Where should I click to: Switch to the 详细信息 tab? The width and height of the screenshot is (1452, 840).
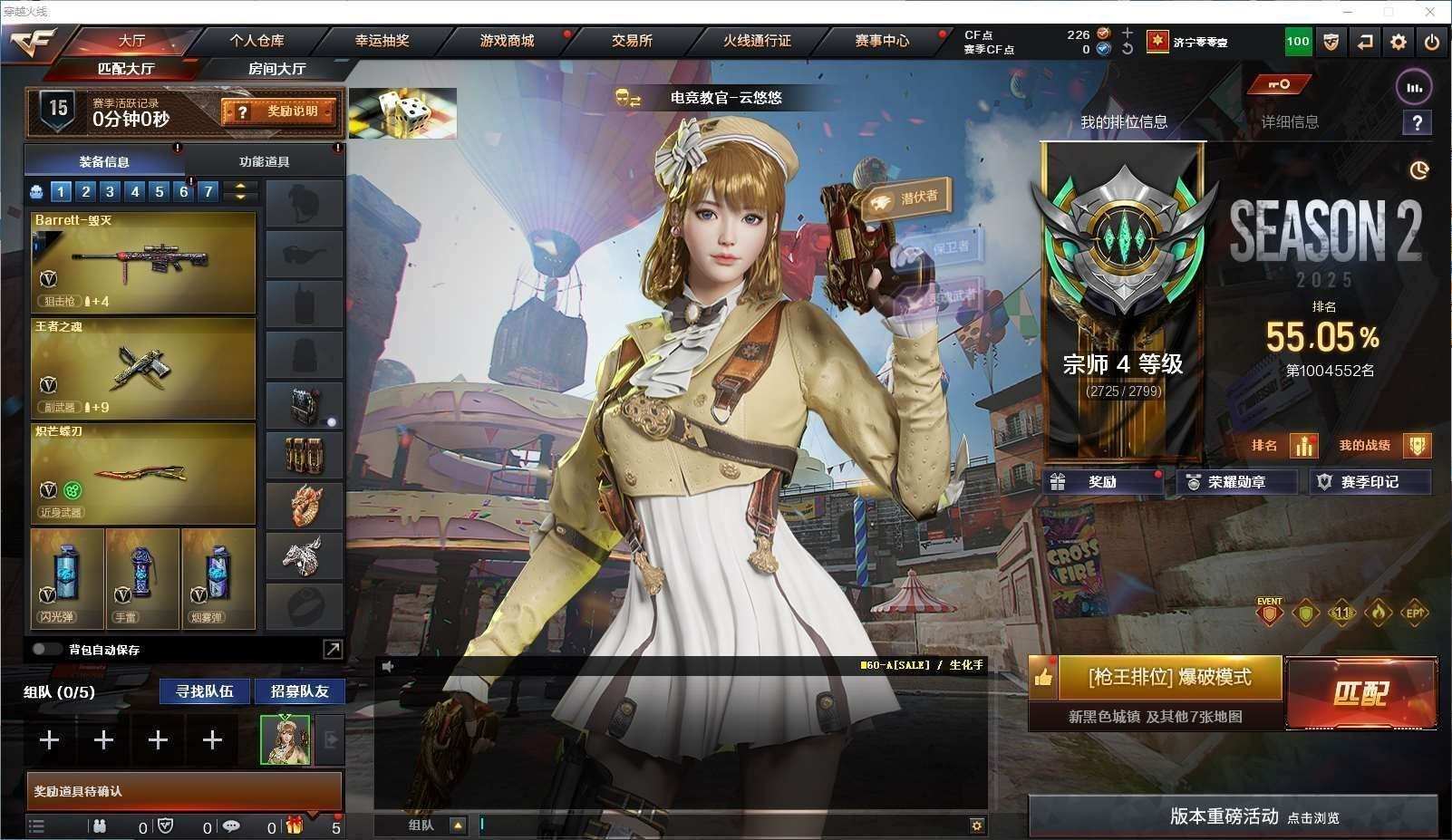click(1289, 122)
